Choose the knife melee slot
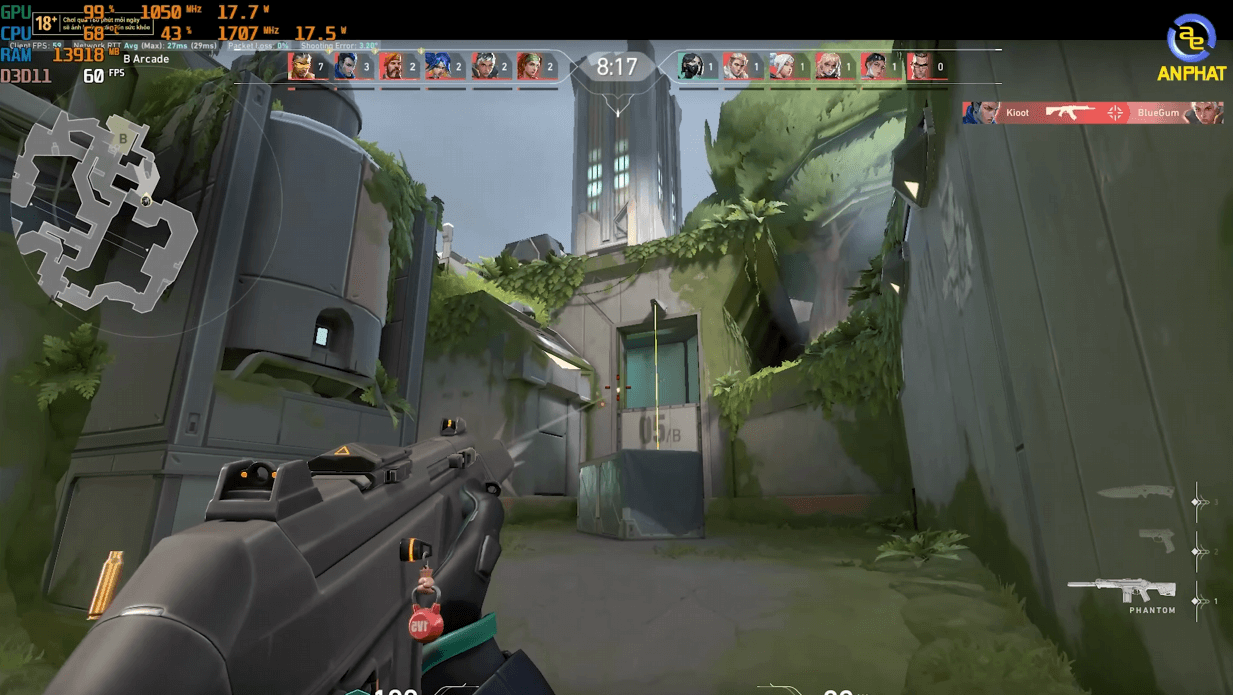1233x695 pixels. click(x=1135, y=492)
